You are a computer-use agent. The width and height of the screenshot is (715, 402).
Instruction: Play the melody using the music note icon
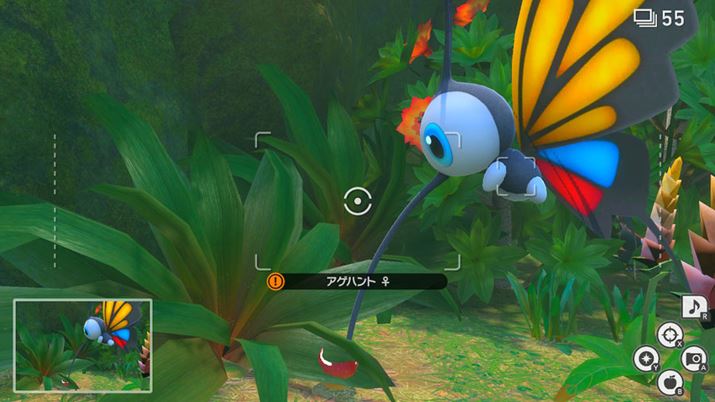(x=694, y=307)
